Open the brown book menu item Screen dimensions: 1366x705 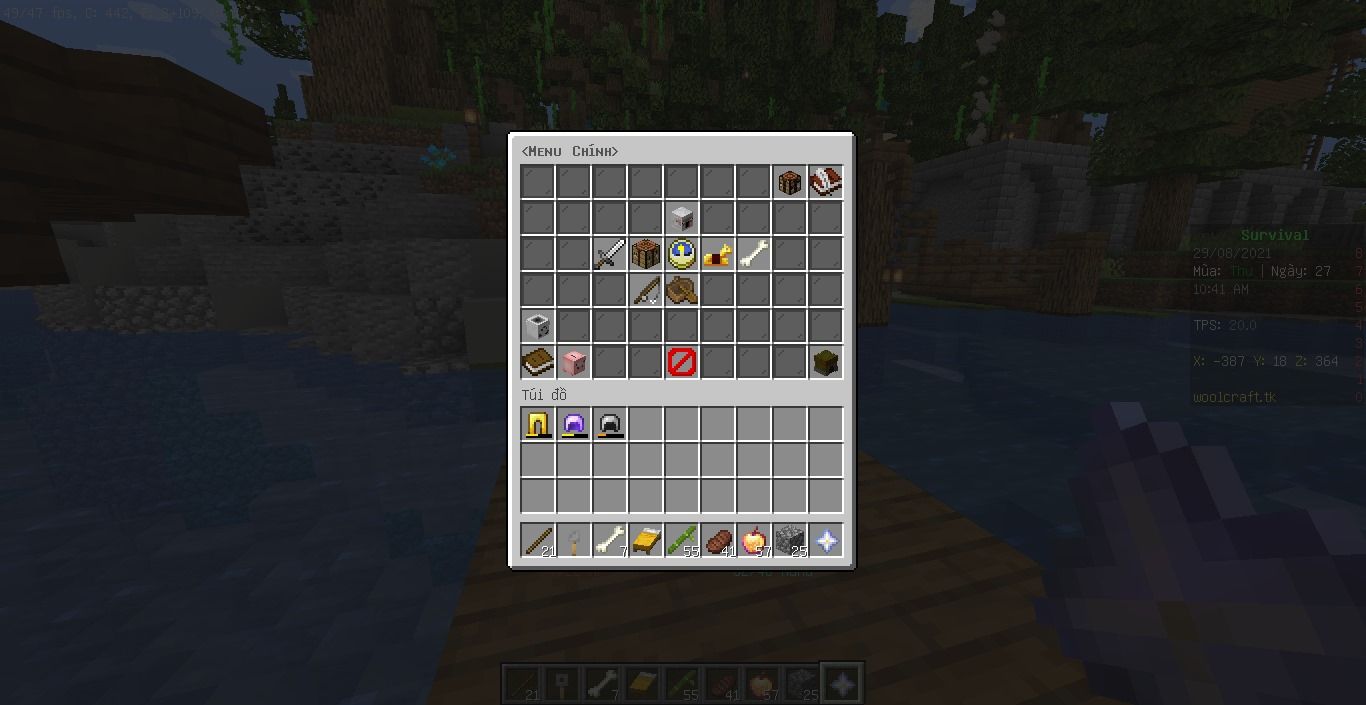[537, 362]
